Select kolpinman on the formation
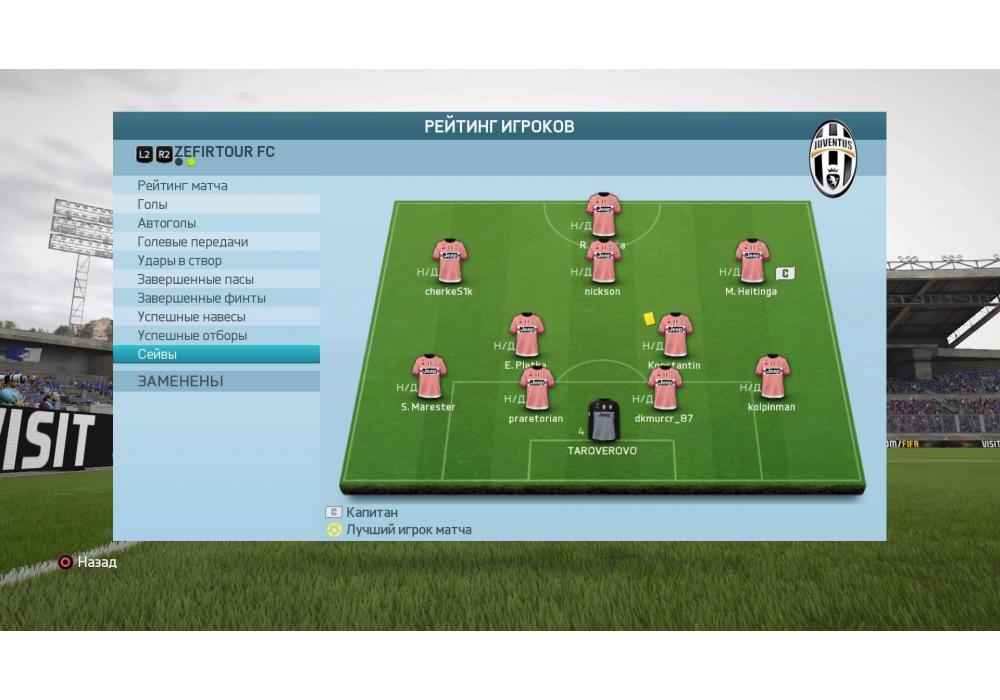This screenshot has height=700, width=1000. coord(771,377)
